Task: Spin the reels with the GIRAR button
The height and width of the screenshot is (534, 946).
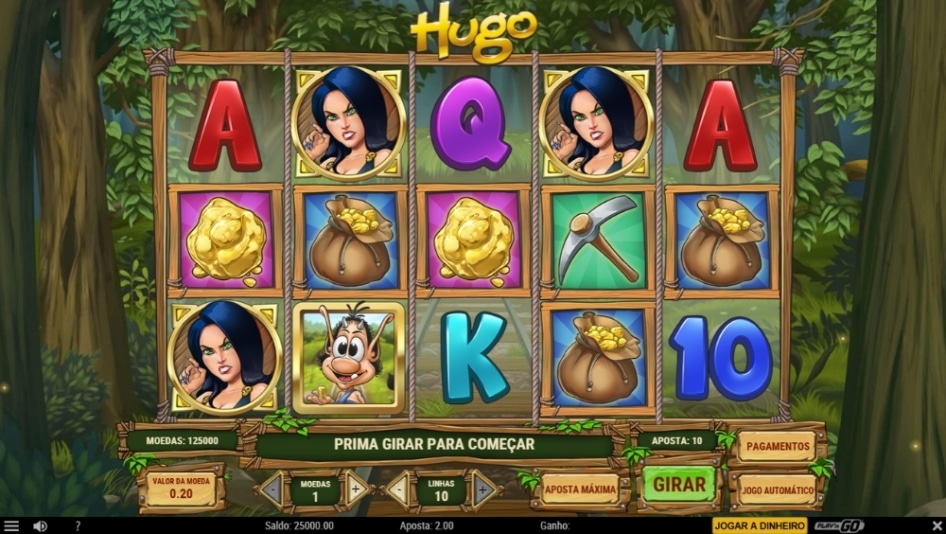Action: click(x=679, y=485)
